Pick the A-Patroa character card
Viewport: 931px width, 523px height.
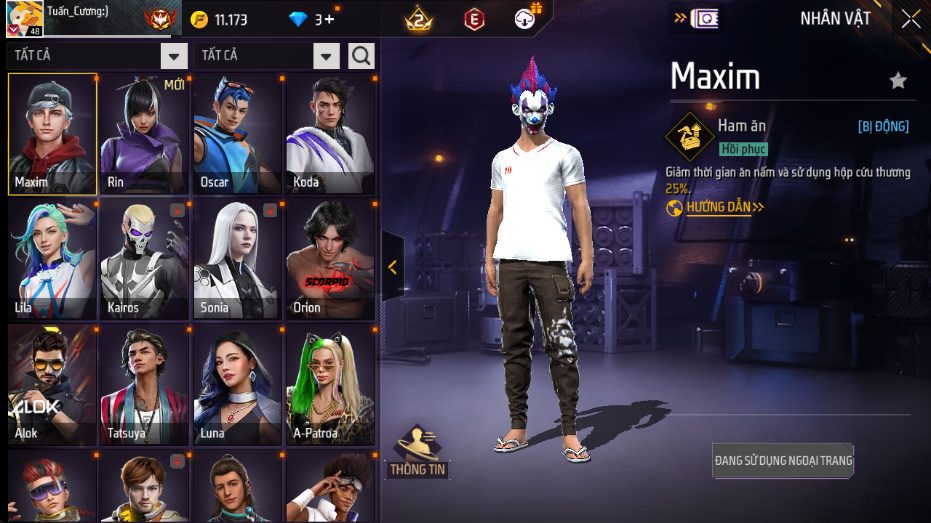point(330,386)
